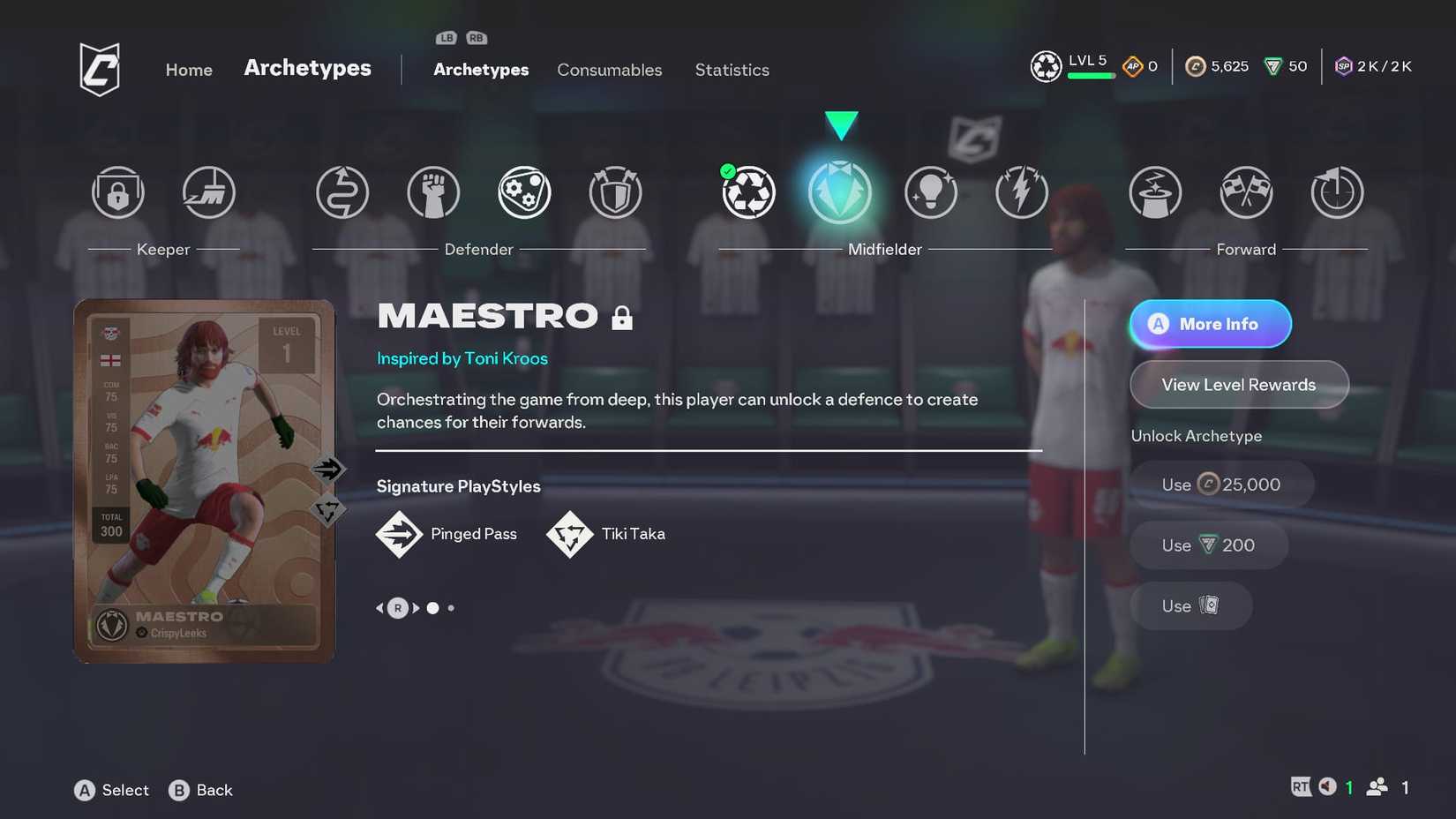Select the Tiki Taka signature PlayStyle icon
The width and height of the screenshot is (1456, 819).
tap(570, 534)
